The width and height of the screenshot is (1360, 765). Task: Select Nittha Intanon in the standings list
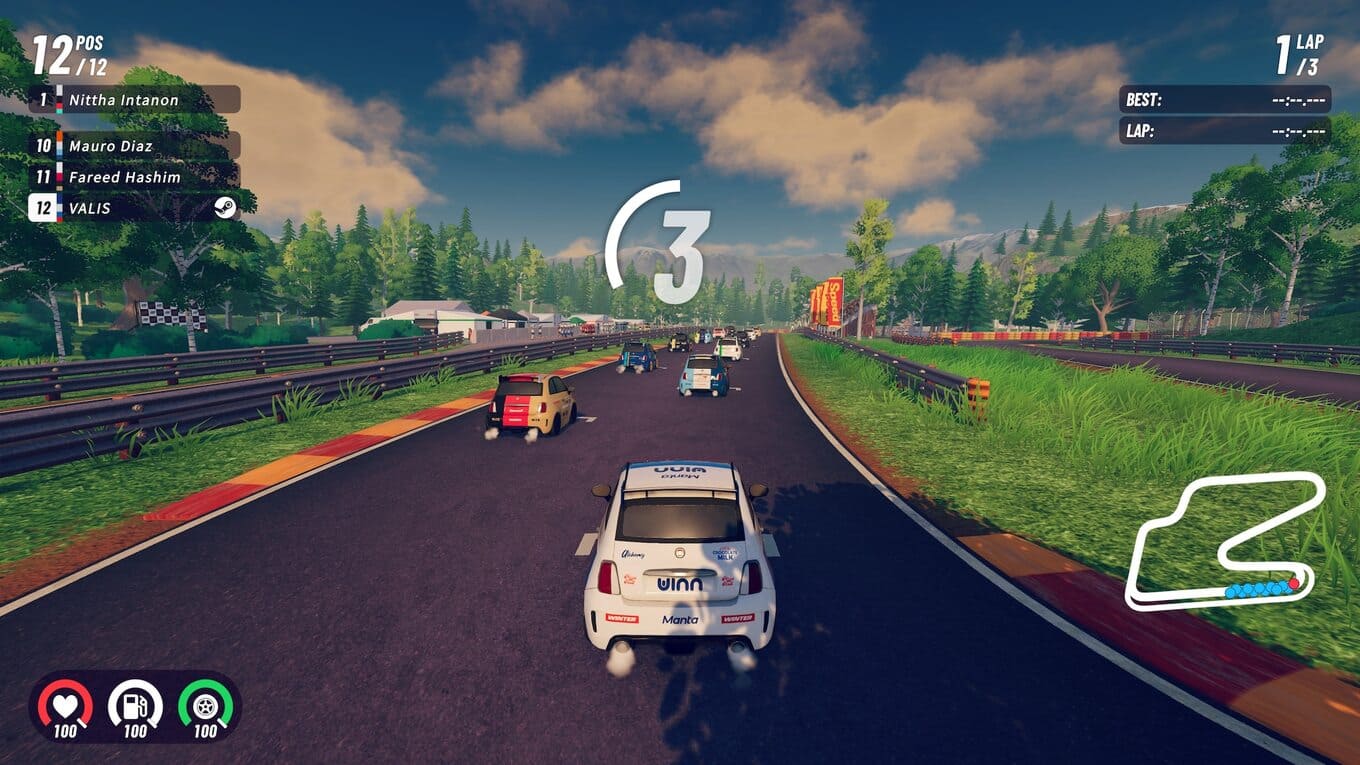[x=133, y=100]
